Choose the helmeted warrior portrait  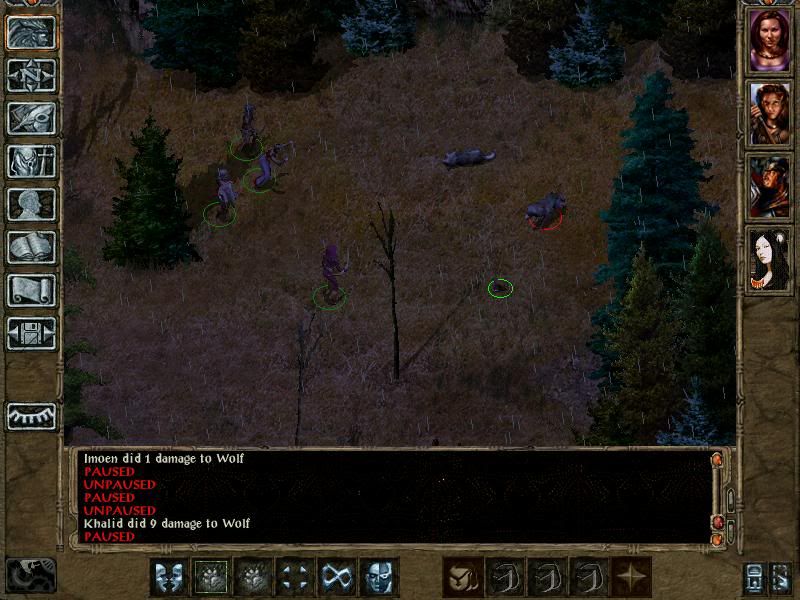767,185
